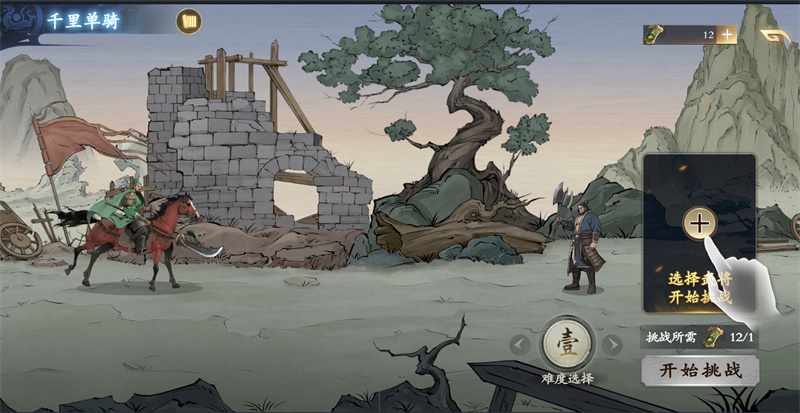Viewport: 800px width, 413px height.
Task: Go back using the golden return arrow
Action: tap(773, 36)
